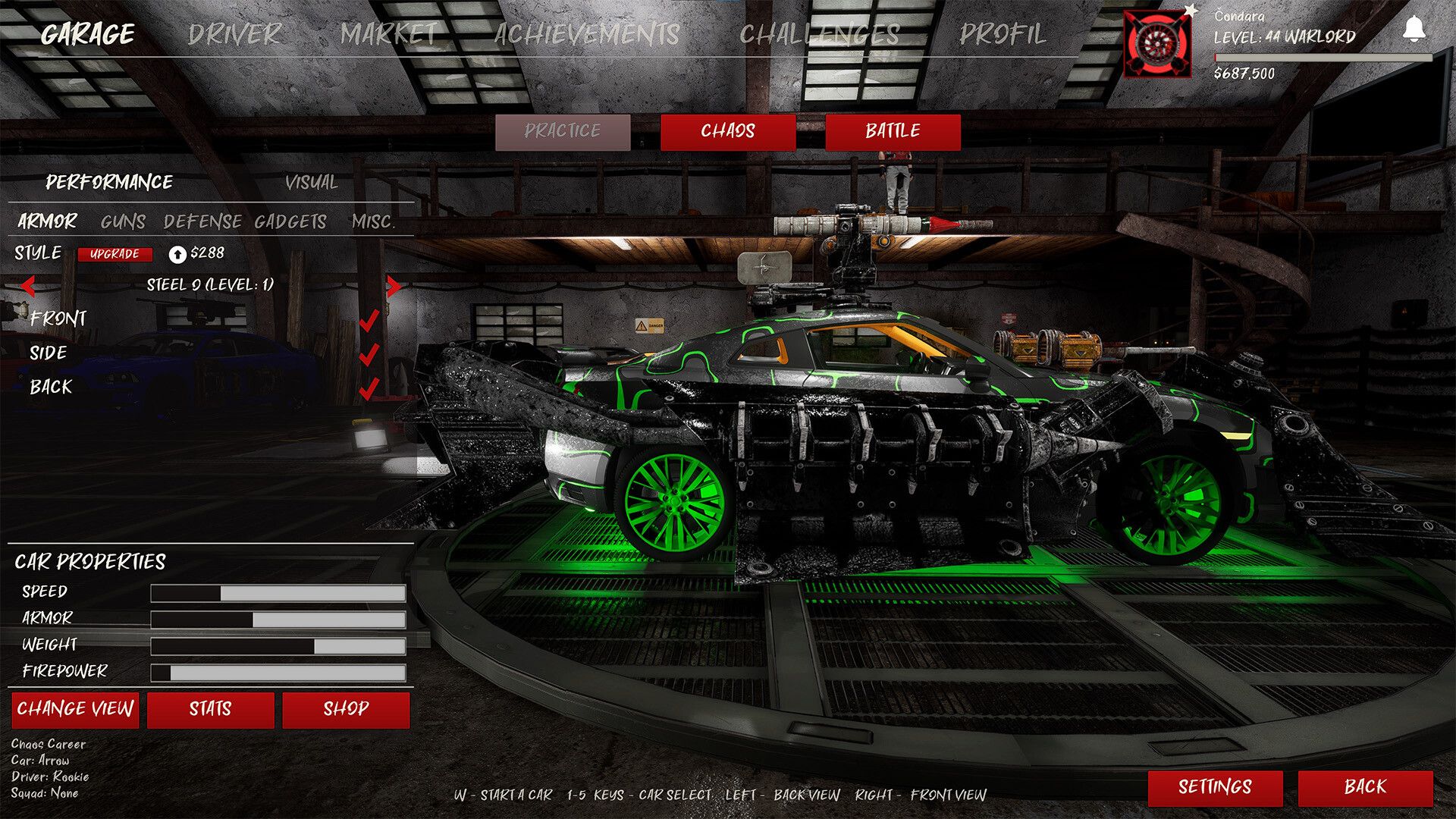Open the car Stats panel

tap(210, 709)
